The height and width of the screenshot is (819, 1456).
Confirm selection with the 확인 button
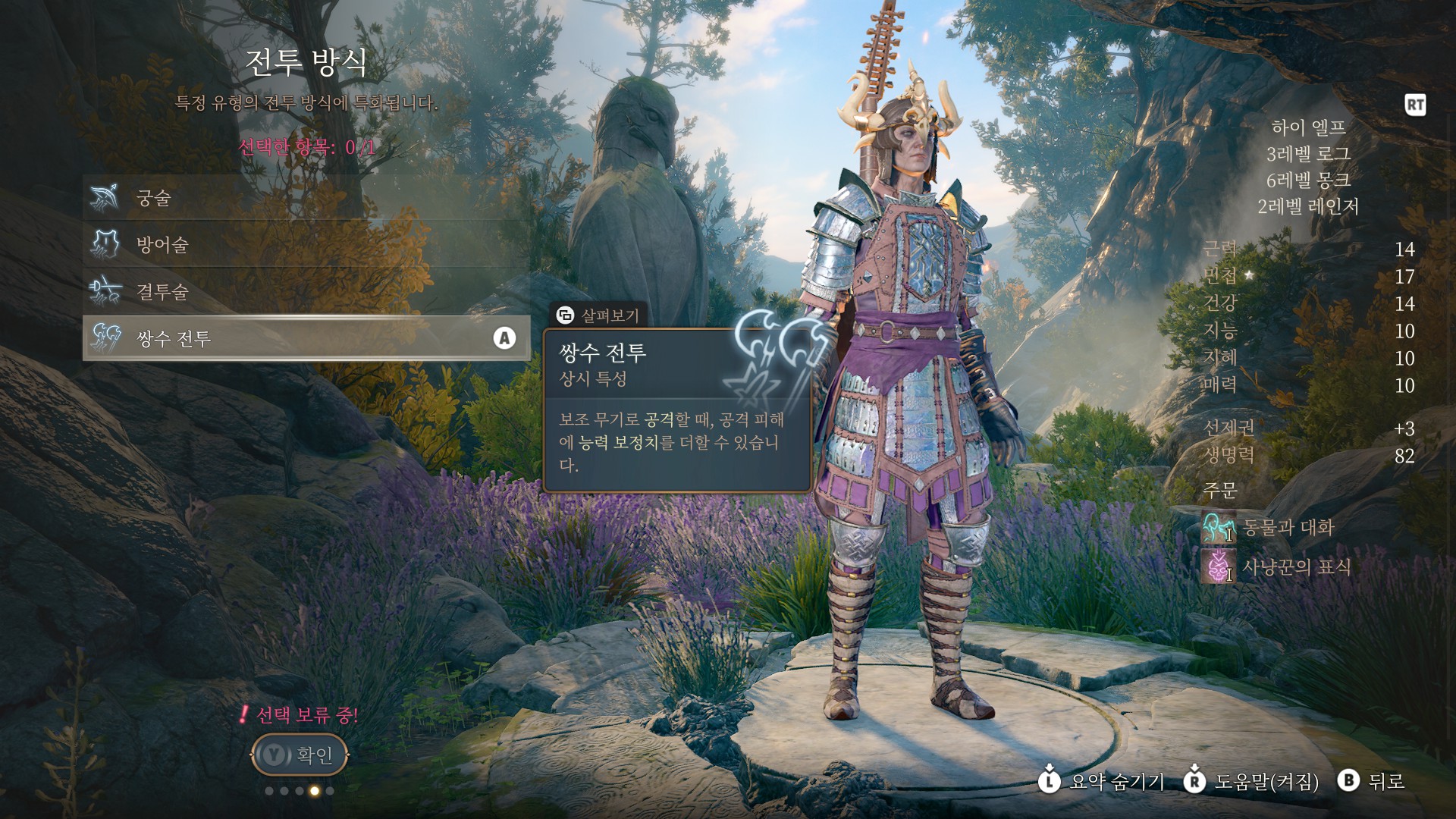300,755
